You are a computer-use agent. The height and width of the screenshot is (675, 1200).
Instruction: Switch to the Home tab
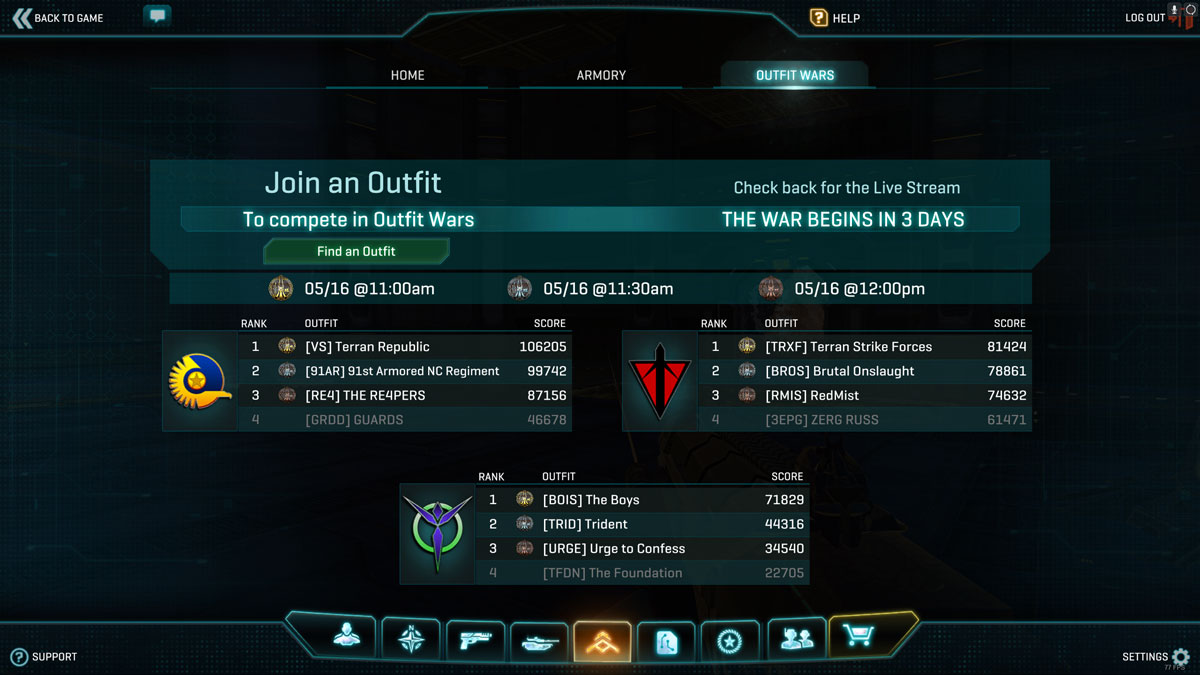click(407, 75)
